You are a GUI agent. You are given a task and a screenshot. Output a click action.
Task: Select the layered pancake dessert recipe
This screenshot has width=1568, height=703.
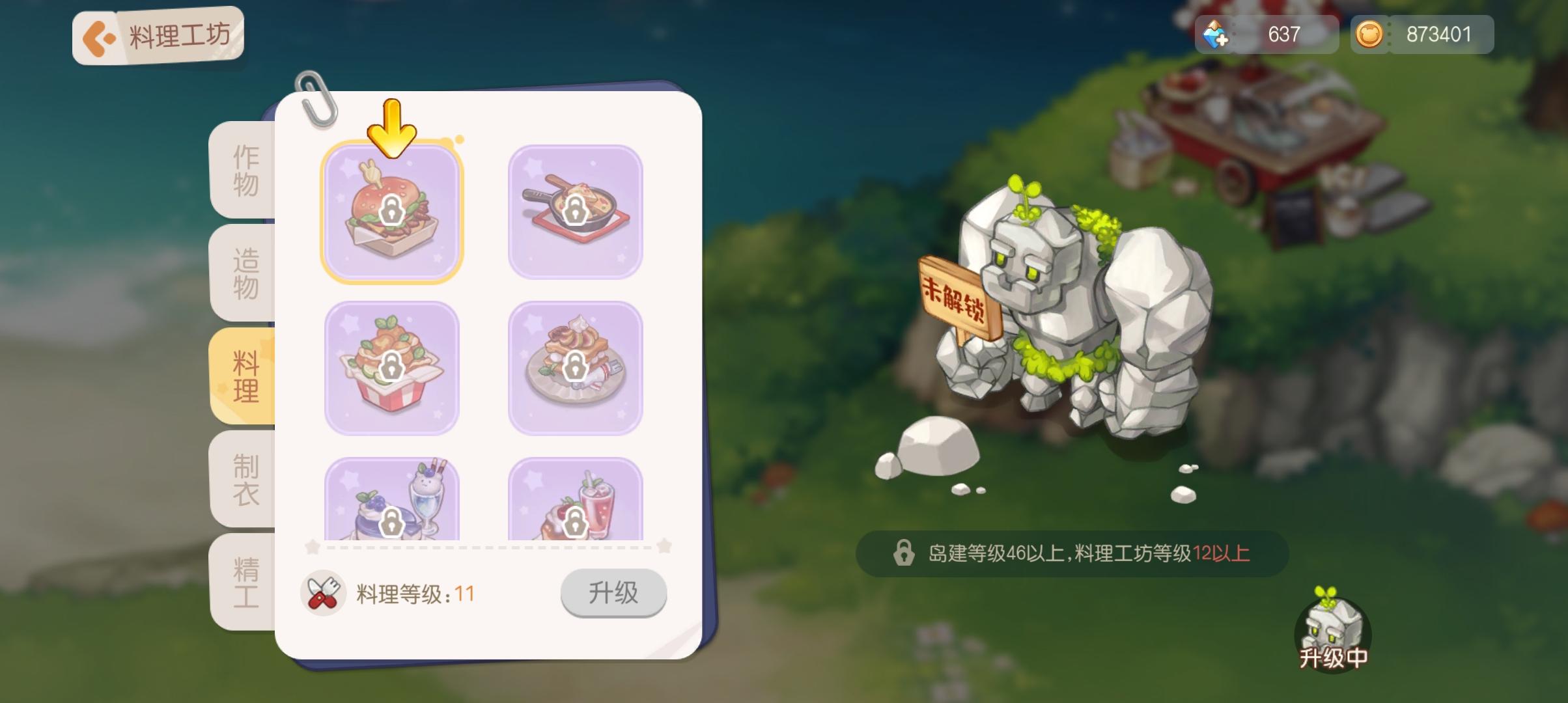pos(576,368)
